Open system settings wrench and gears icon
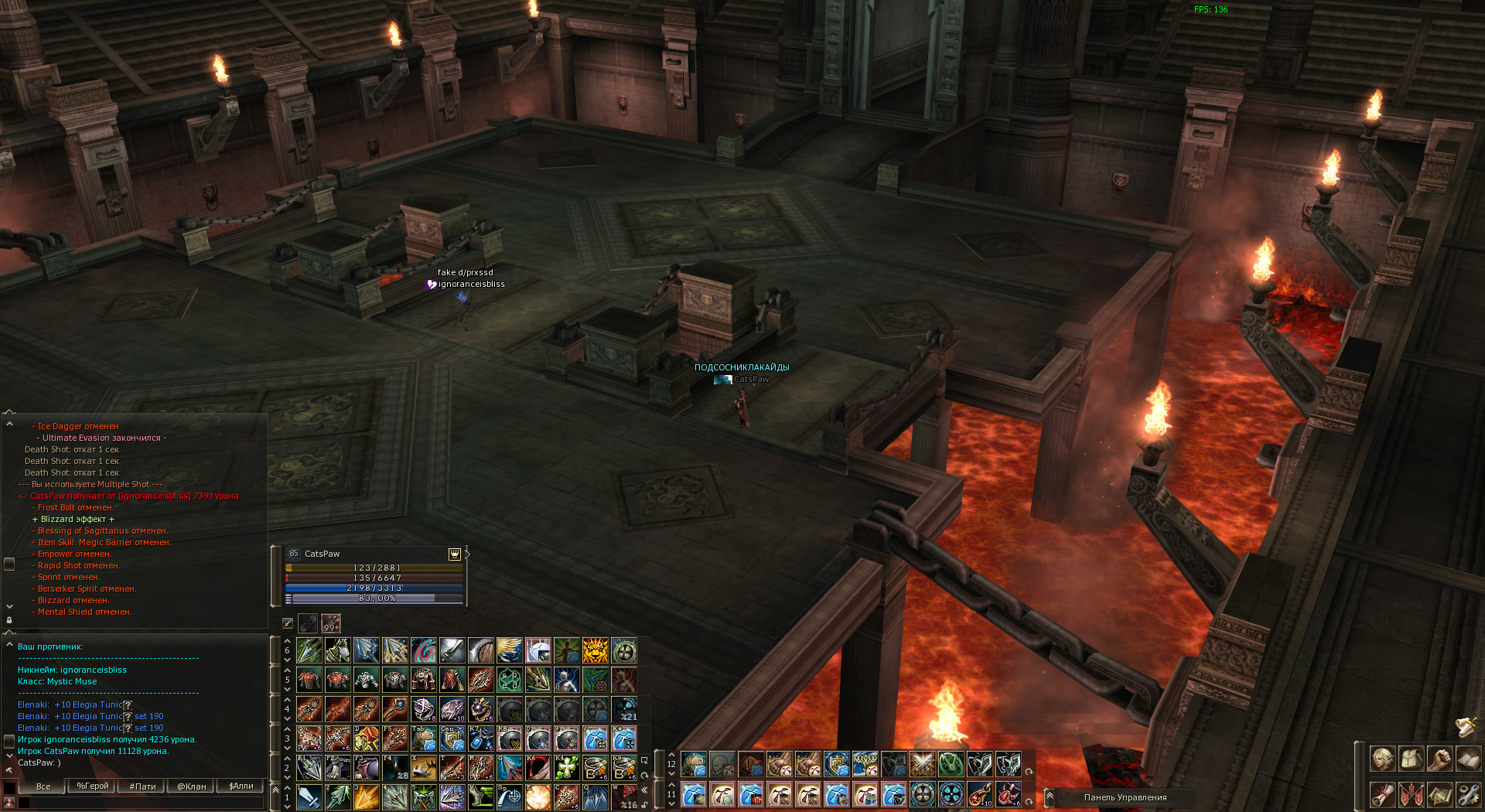Viewport: 1485px width, 812px height. (x=1468, y=794)
